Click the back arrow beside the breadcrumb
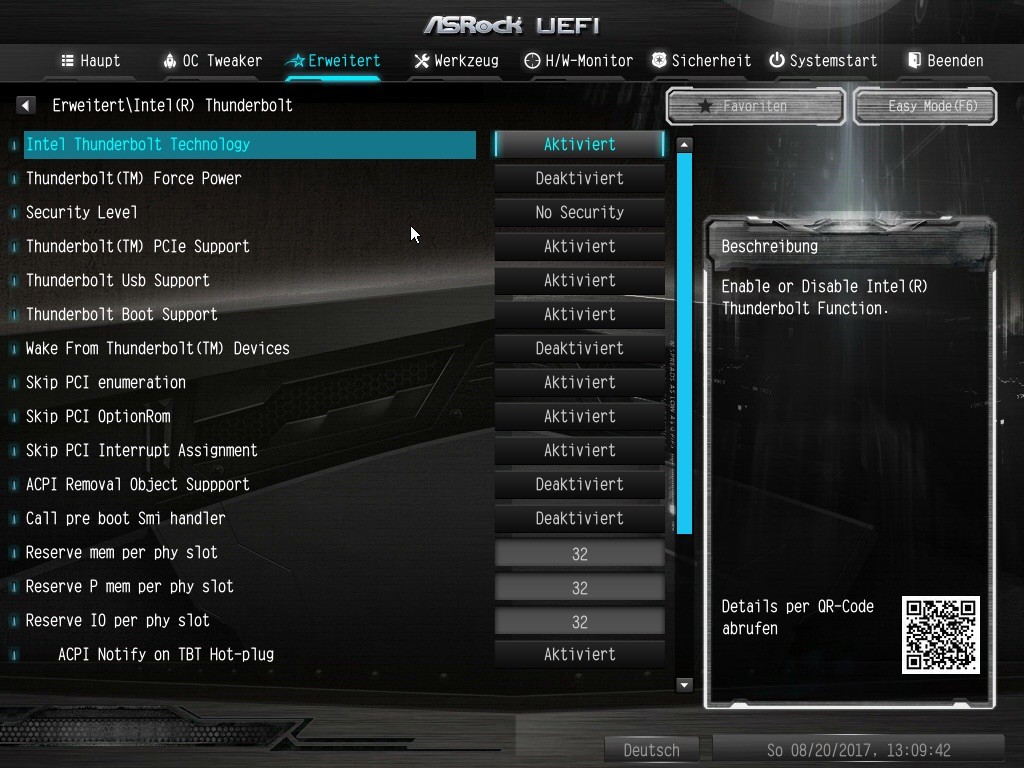The height and width of the screenshot is (768, 1024). click(27, 105)
